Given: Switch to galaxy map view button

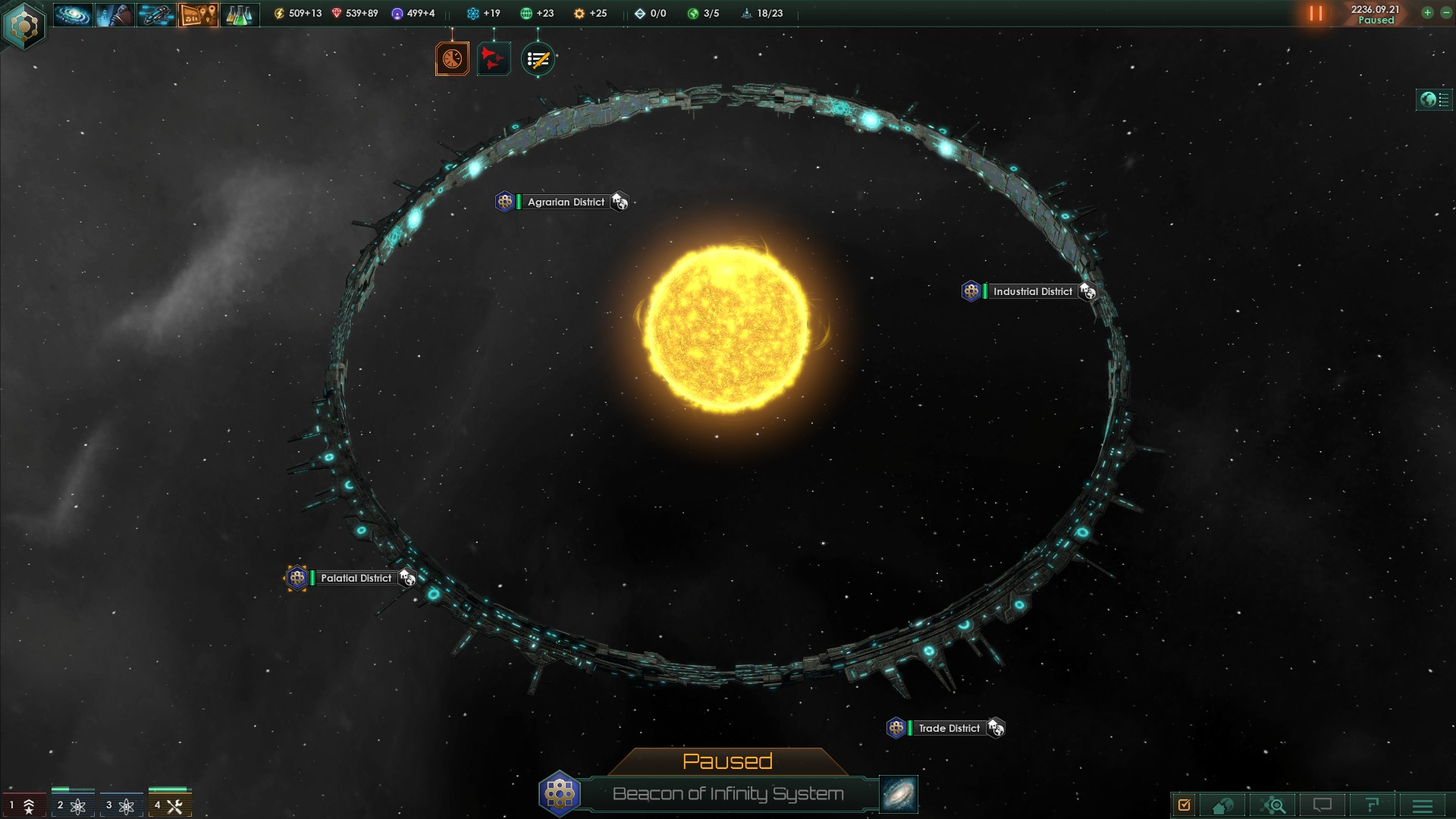Looking at the screenshot, I should pos(899,793).
